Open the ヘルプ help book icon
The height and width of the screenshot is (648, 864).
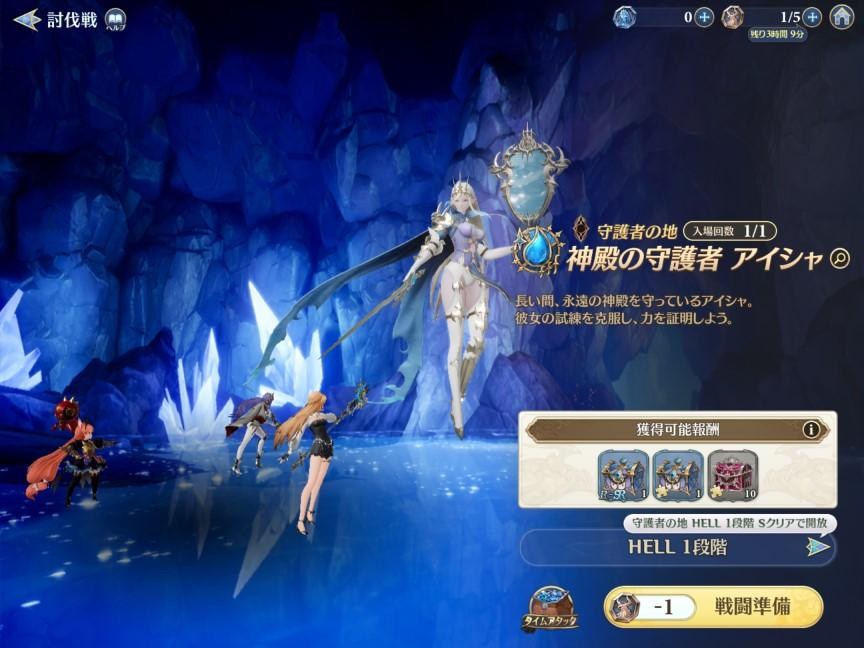116,20
